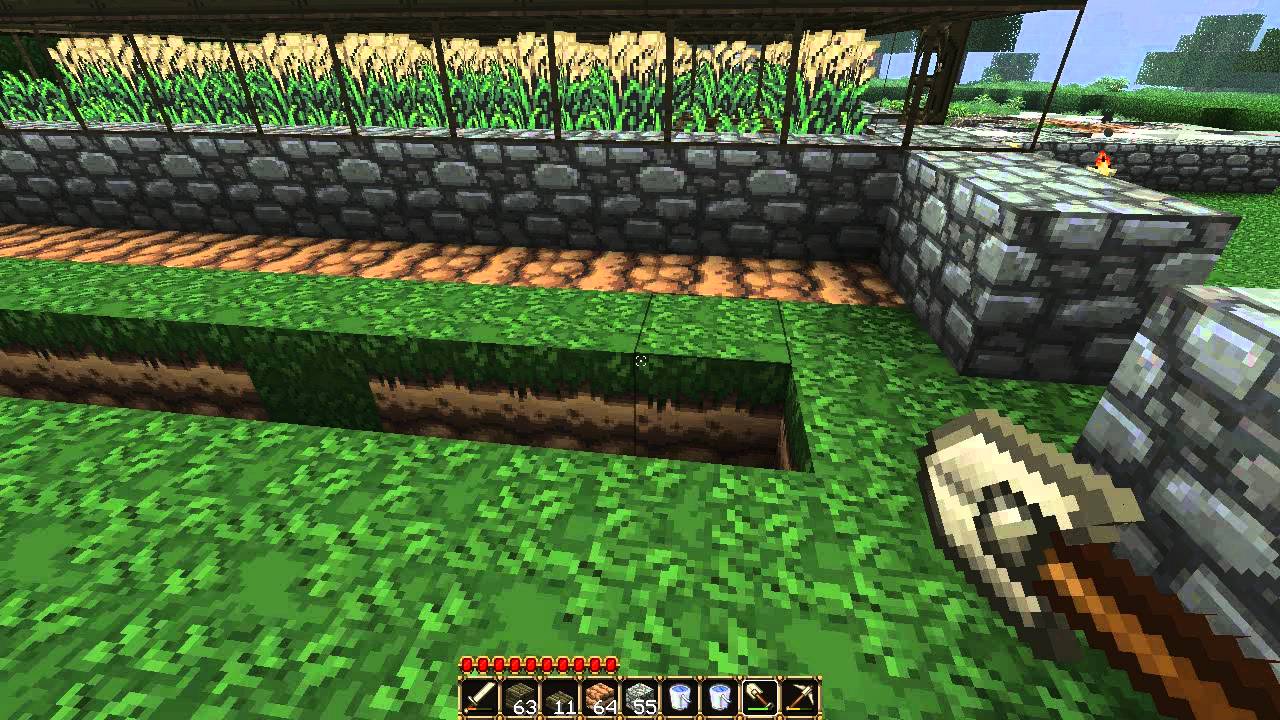Select the cobblestone stack of 55
The image size is (1280, 720).
pyautogui.click(x=639, y=697)
